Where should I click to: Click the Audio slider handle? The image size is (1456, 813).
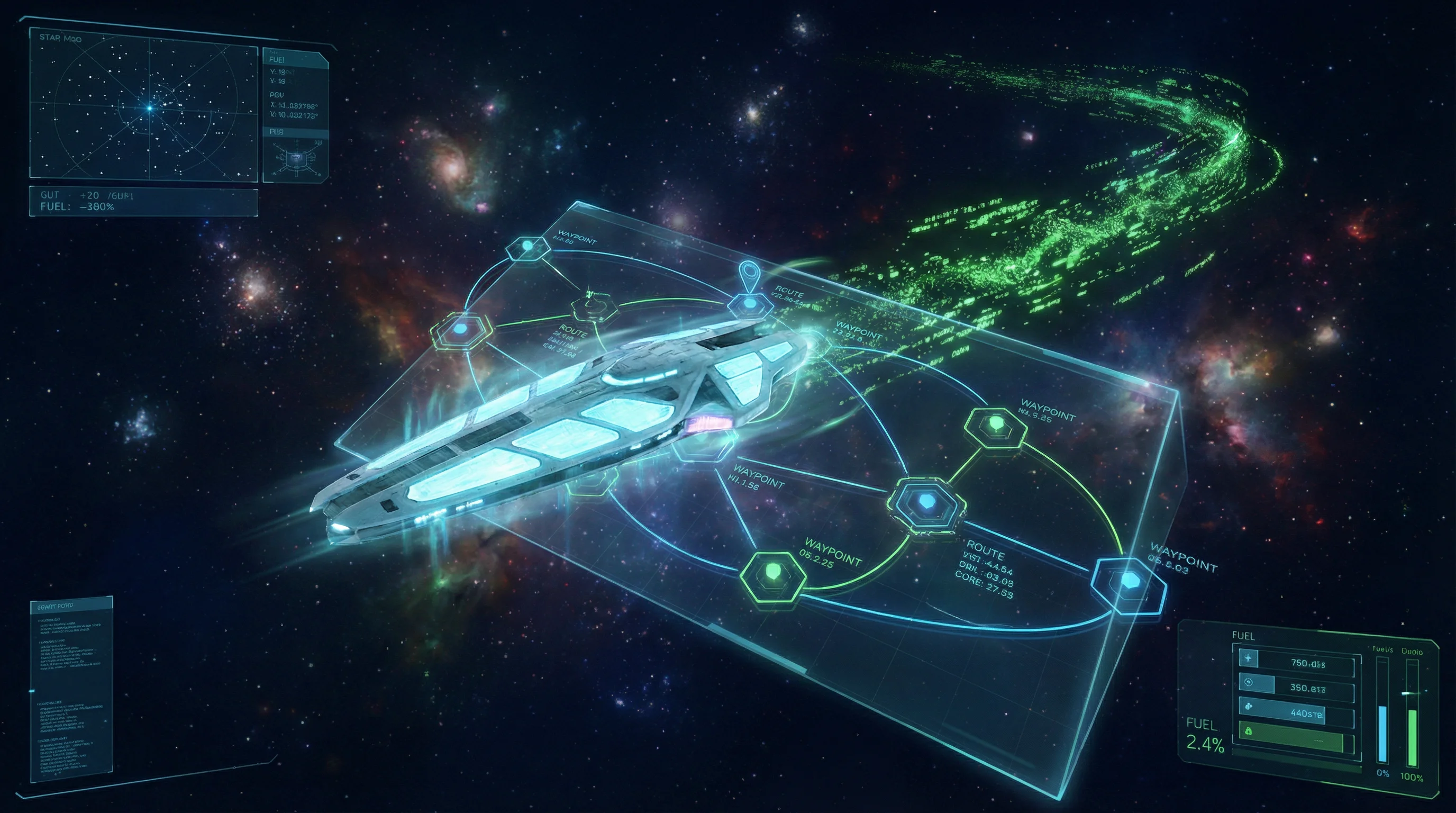coord(1412,692)
